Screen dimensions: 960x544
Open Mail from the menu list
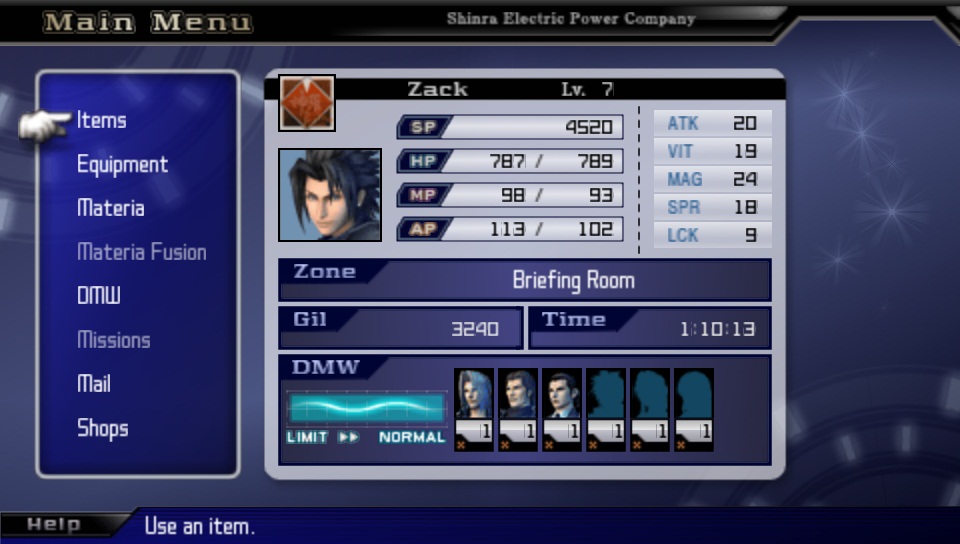click(x=94, y=384)
